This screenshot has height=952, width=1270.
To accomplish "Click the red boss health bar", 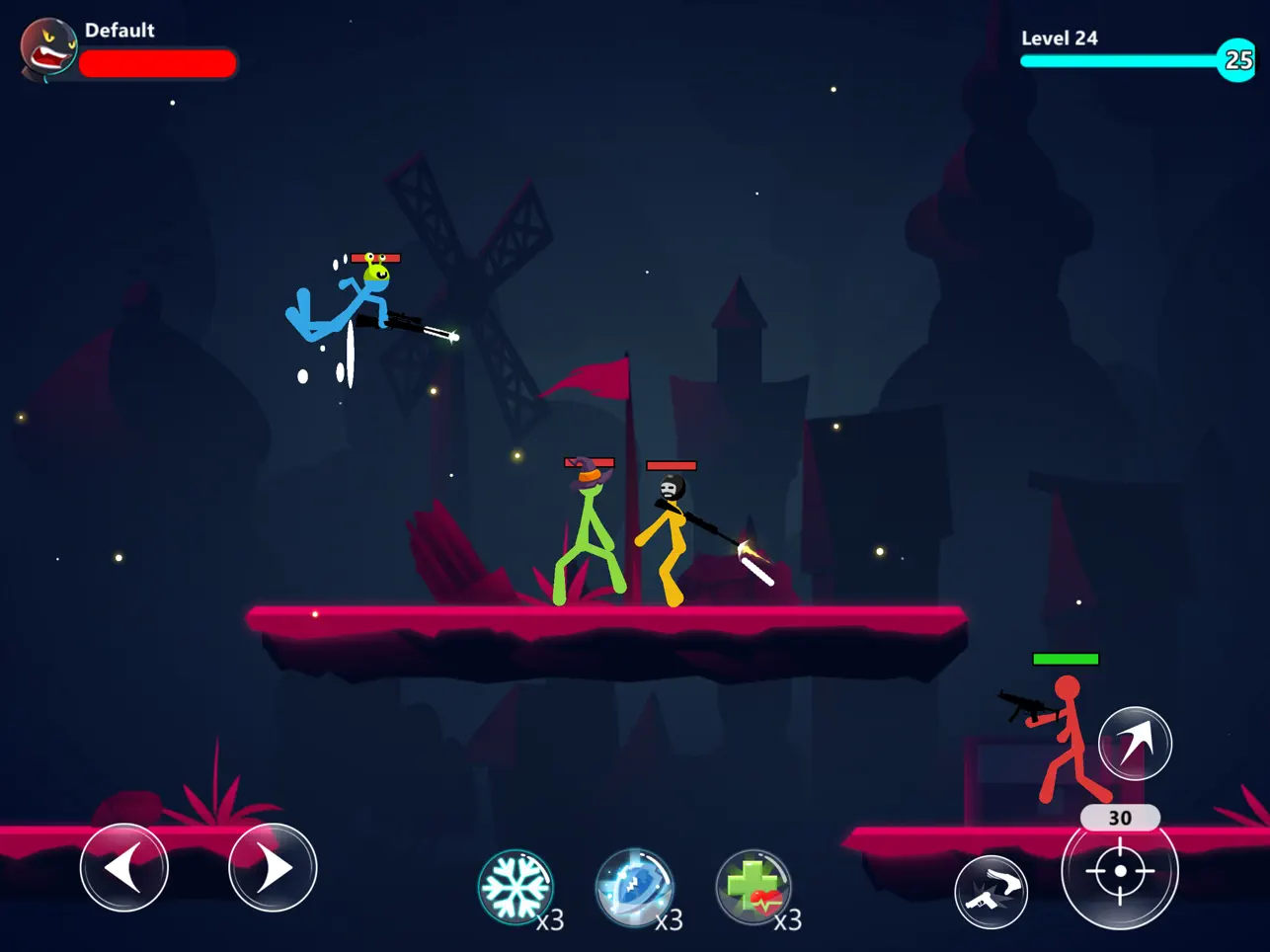I will (158, 63).
